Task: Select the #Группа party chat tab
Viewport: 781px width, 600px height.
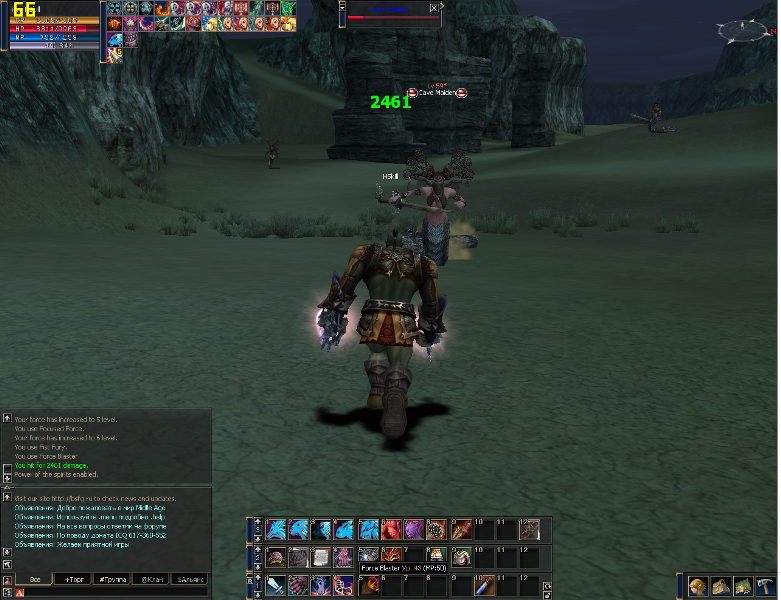Action: (x=112, y=579)
